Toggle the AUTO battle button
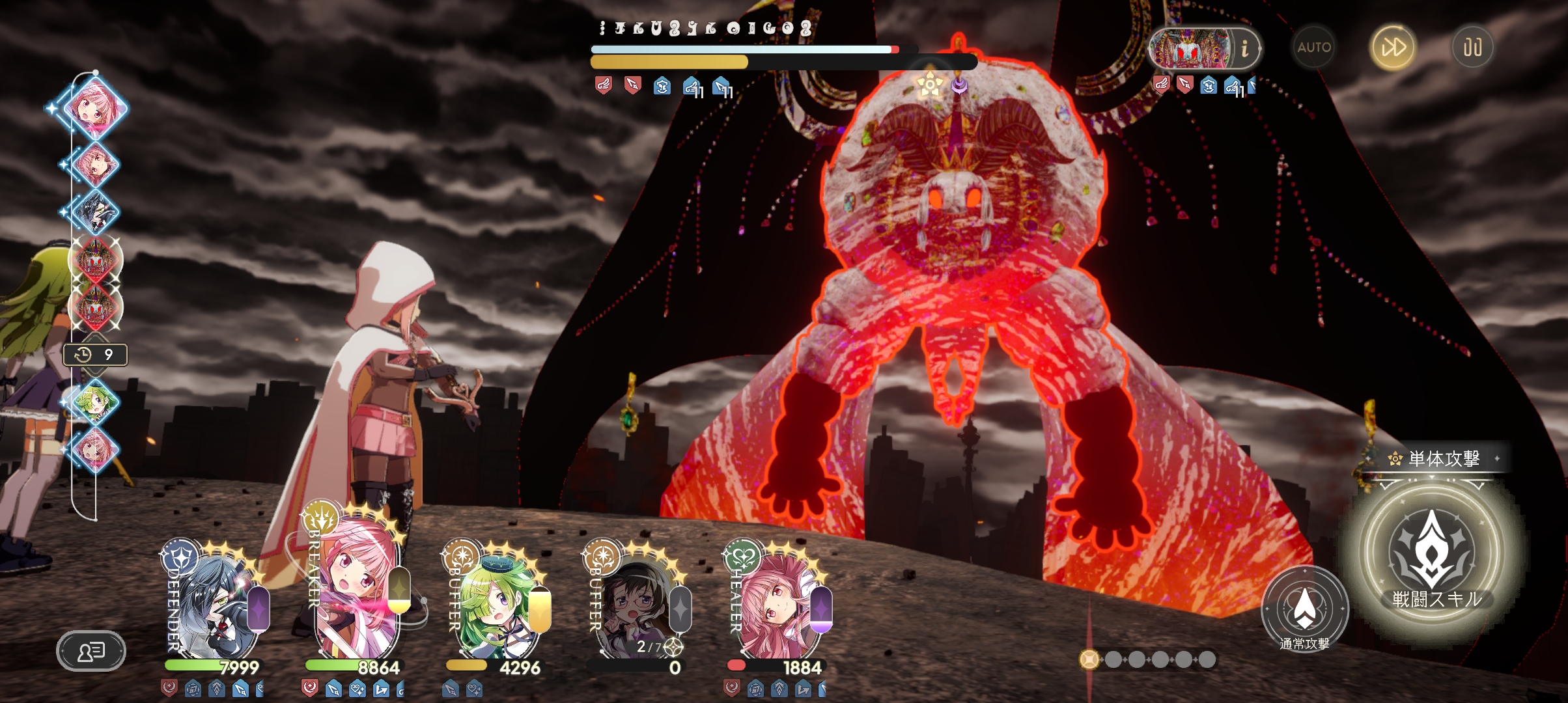Screen dimensions: 1568x703 1313,48
